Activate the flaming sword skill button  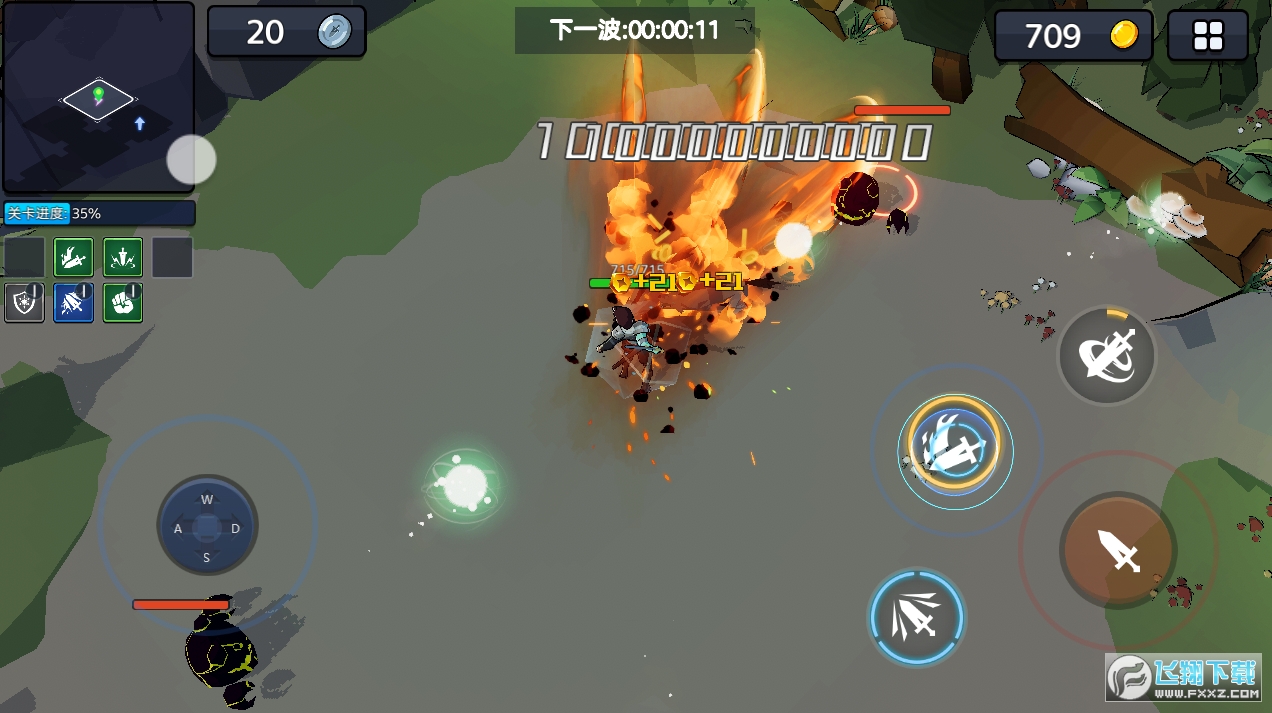click(955, 444)
